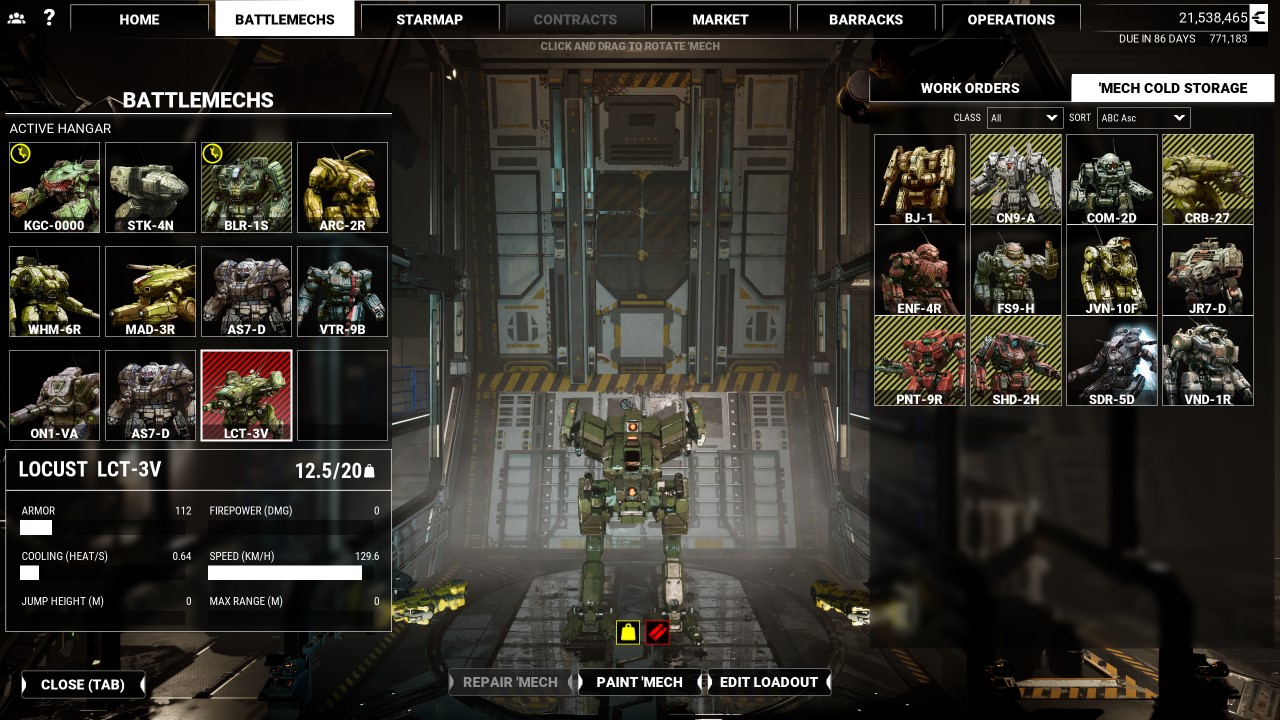This screenshot has height=720, width=1280.
Task: Open the CLASS filter dropdown
Action: point(1024,117)
